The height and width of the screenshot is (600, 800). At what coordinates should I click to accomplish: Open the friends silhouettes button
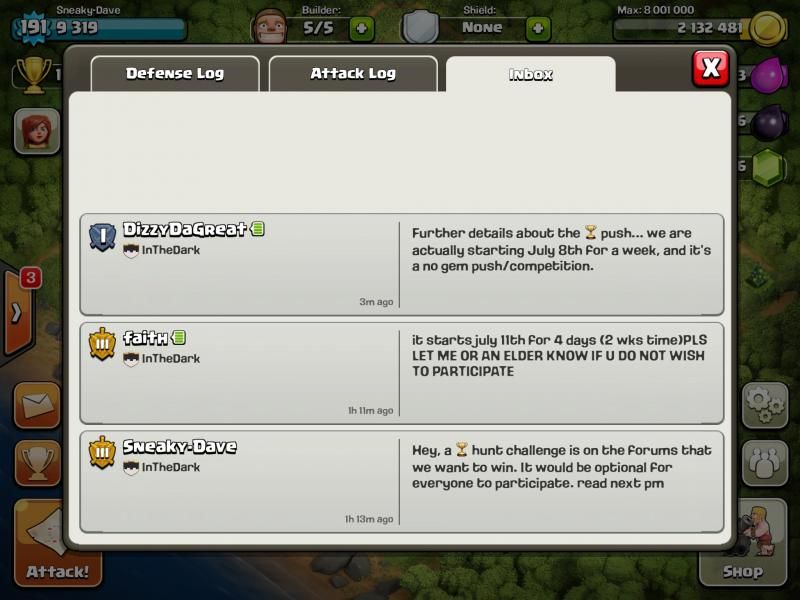[764, 463]
